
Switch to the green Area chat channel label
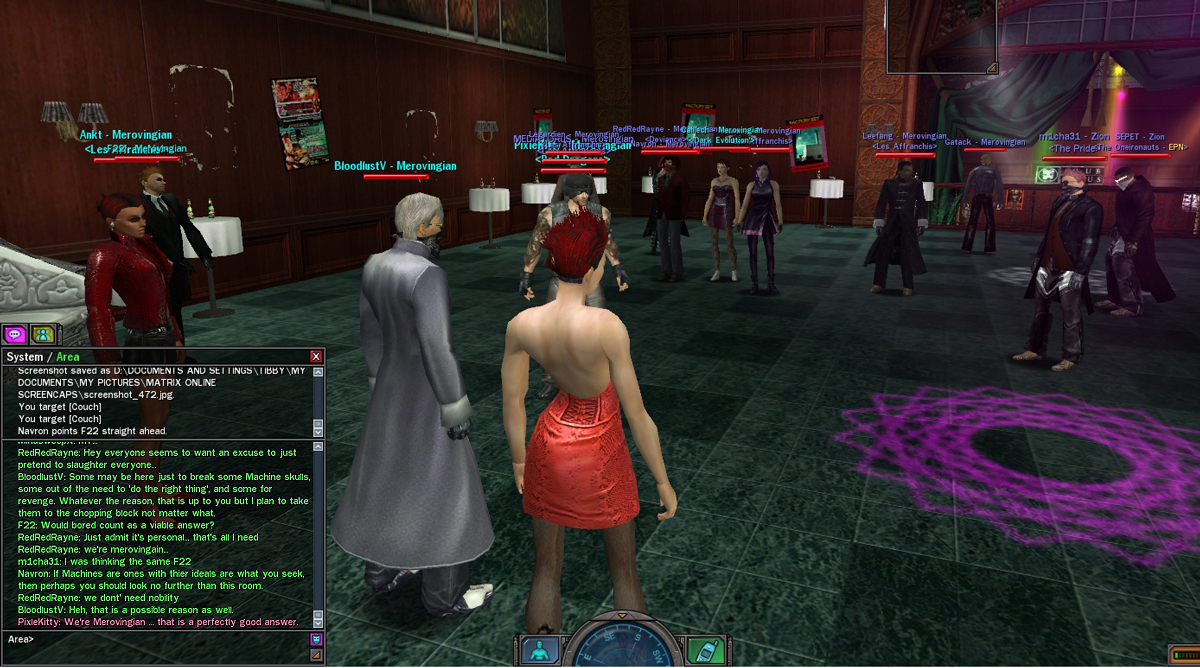(68, 357)
